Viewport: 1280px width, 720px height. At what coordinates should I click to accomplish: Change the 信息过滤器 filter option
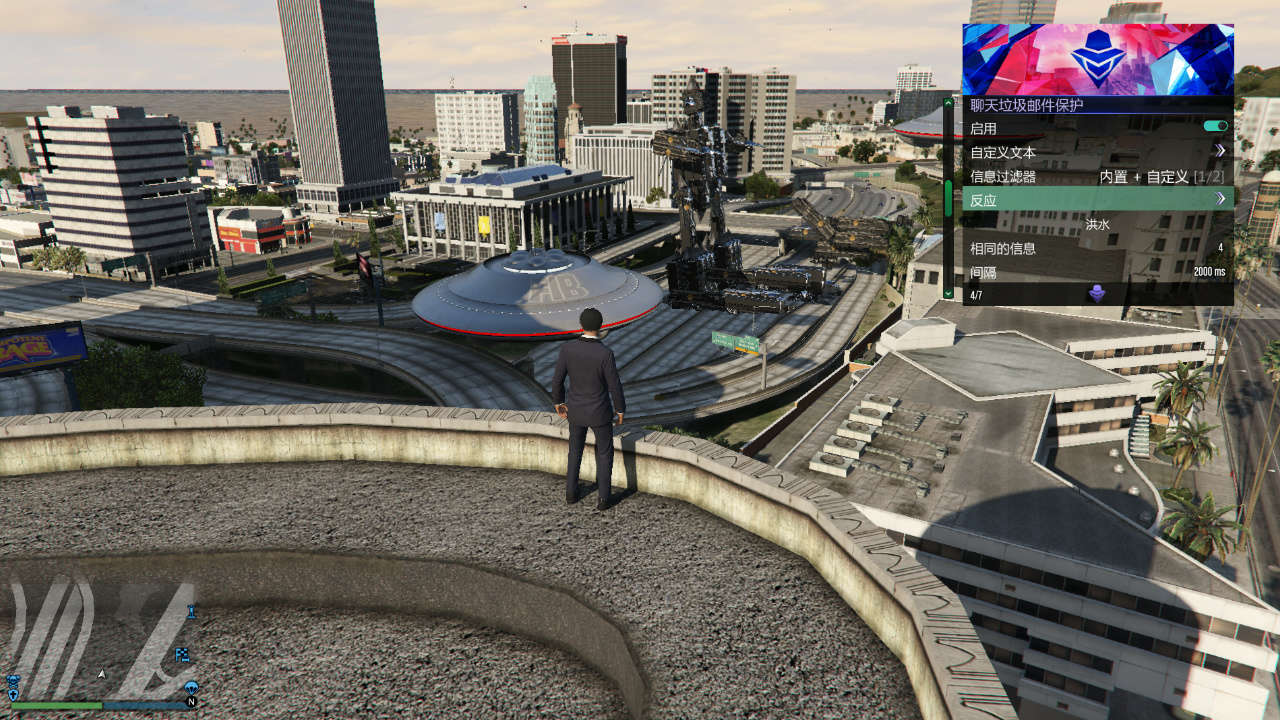coord(1097,176)
